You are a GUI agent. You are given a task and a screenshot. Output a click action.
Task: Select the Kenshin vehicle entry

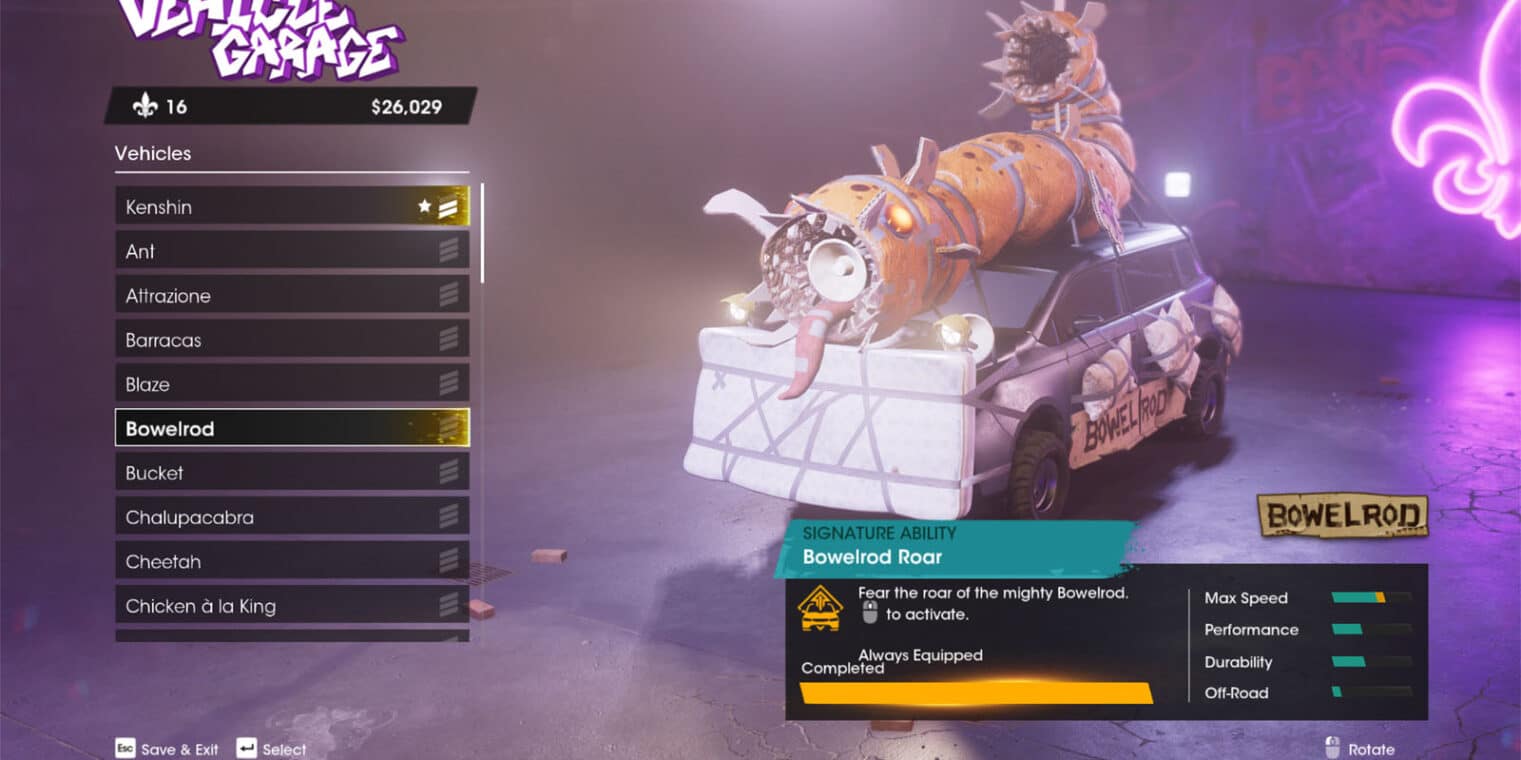pos(291,207)
